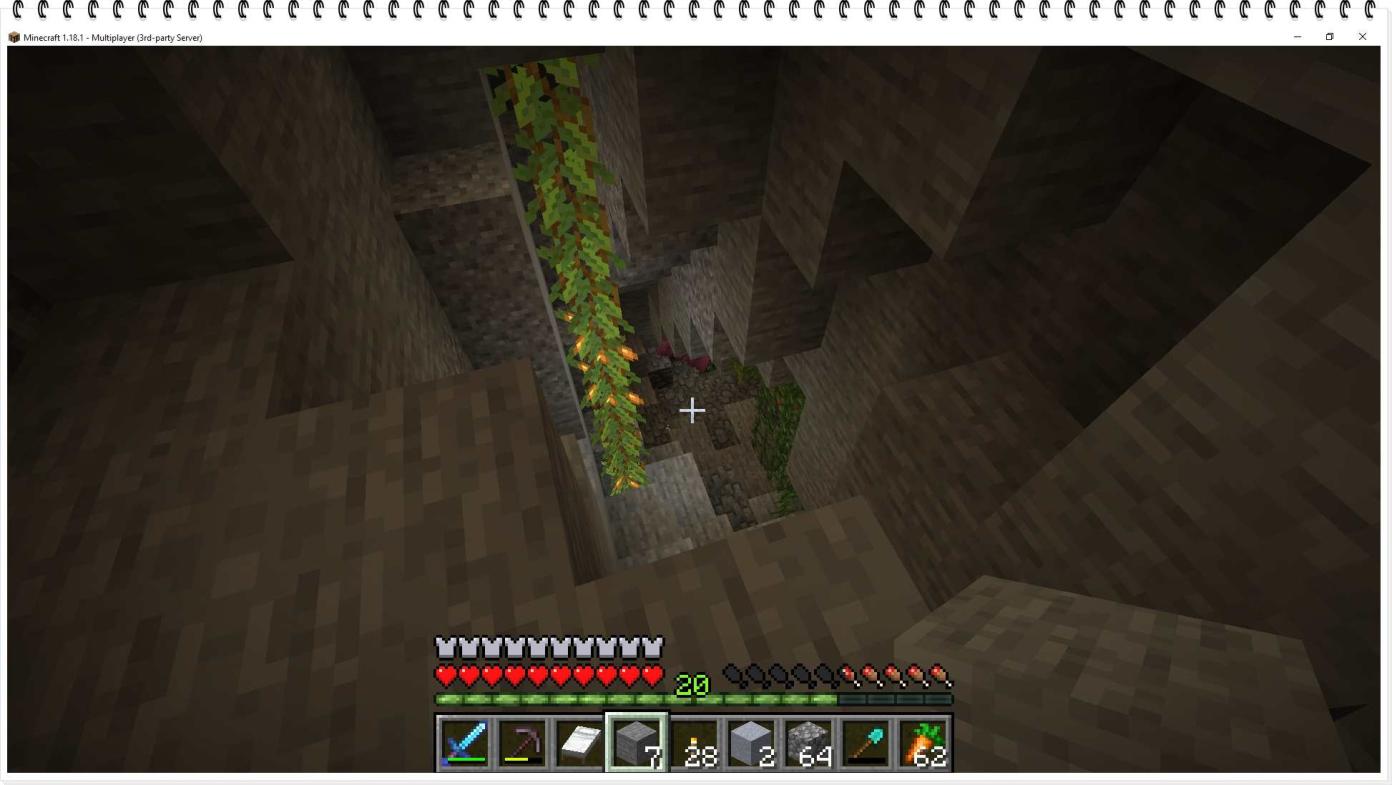This screenshot has width=1392, height=785.
Task: Select the smooth stone block stack
Action: [x=750, y=740]
